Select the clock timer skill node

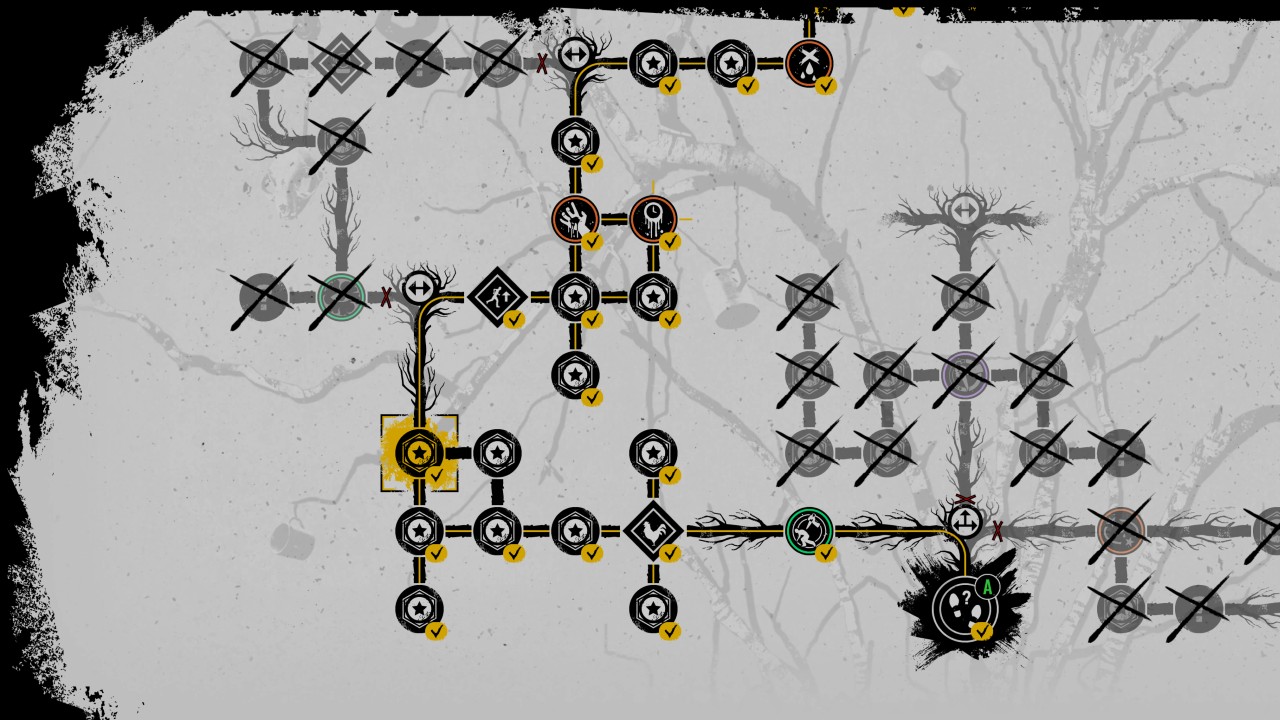[x=655, y=218]
